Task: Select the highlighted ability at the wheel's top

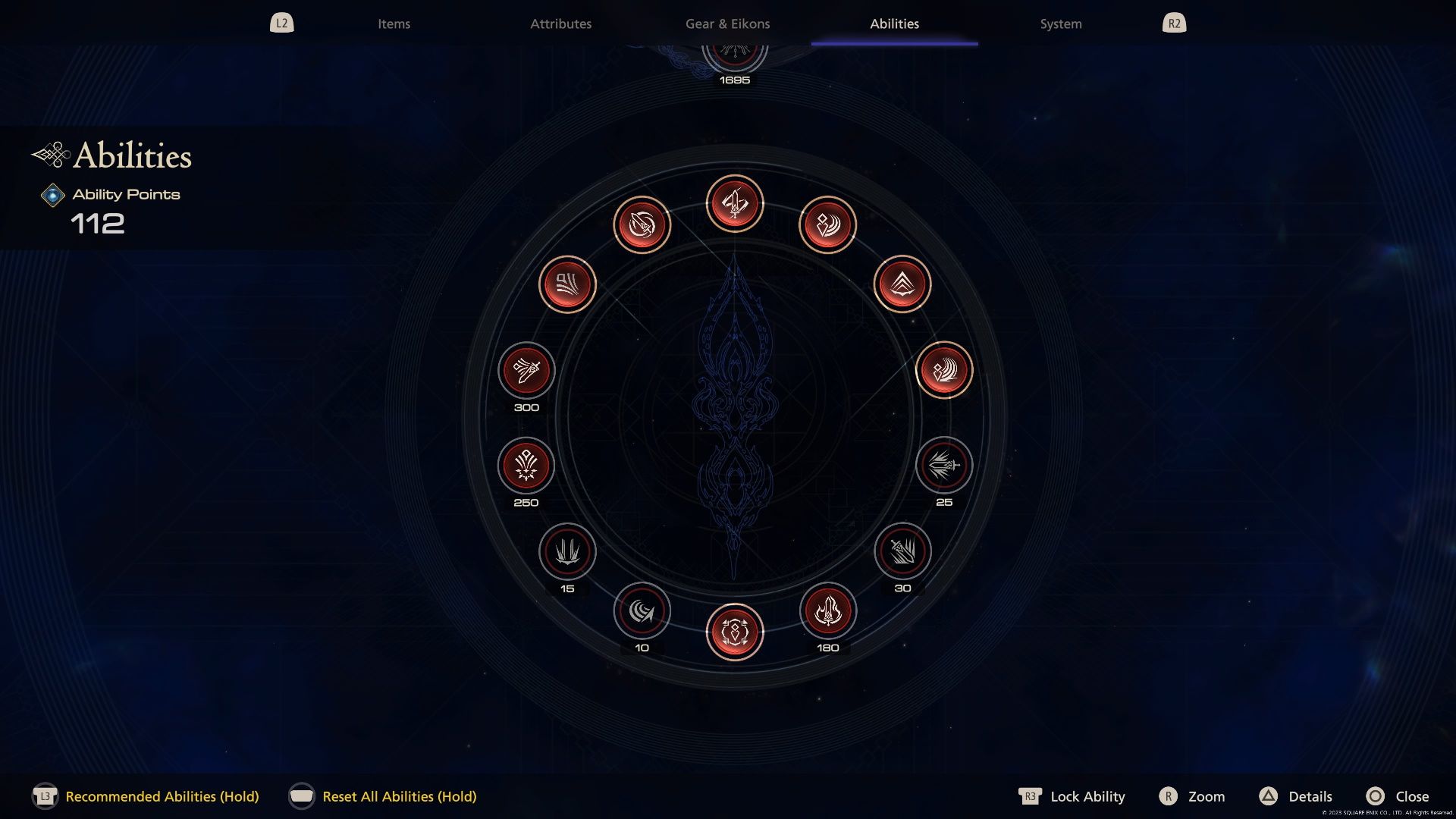Action: tap(734, 203)
